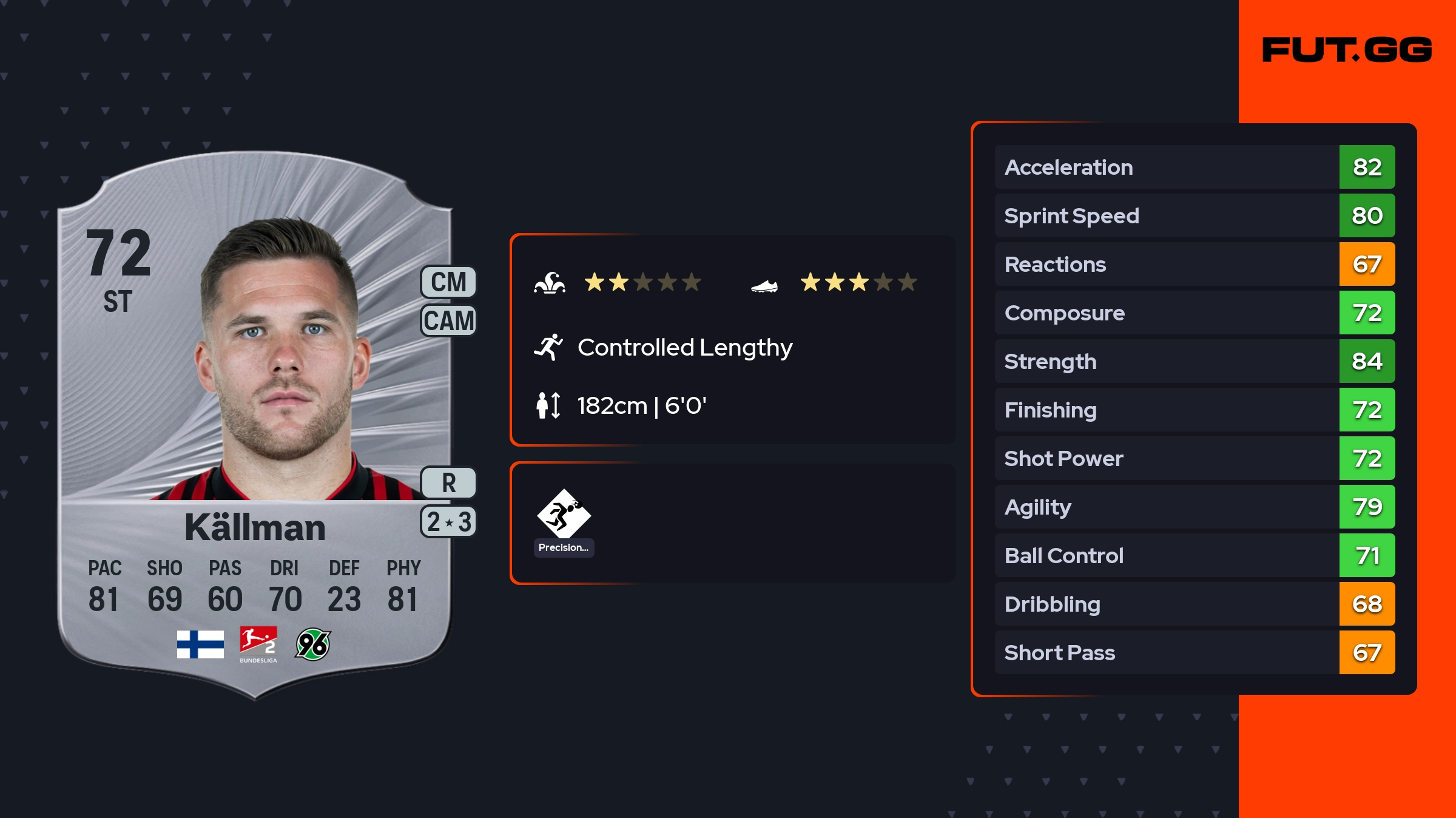Select the Sprint Speed stat row
This screenshot has height=818, width=1456.
point(1194,215)
